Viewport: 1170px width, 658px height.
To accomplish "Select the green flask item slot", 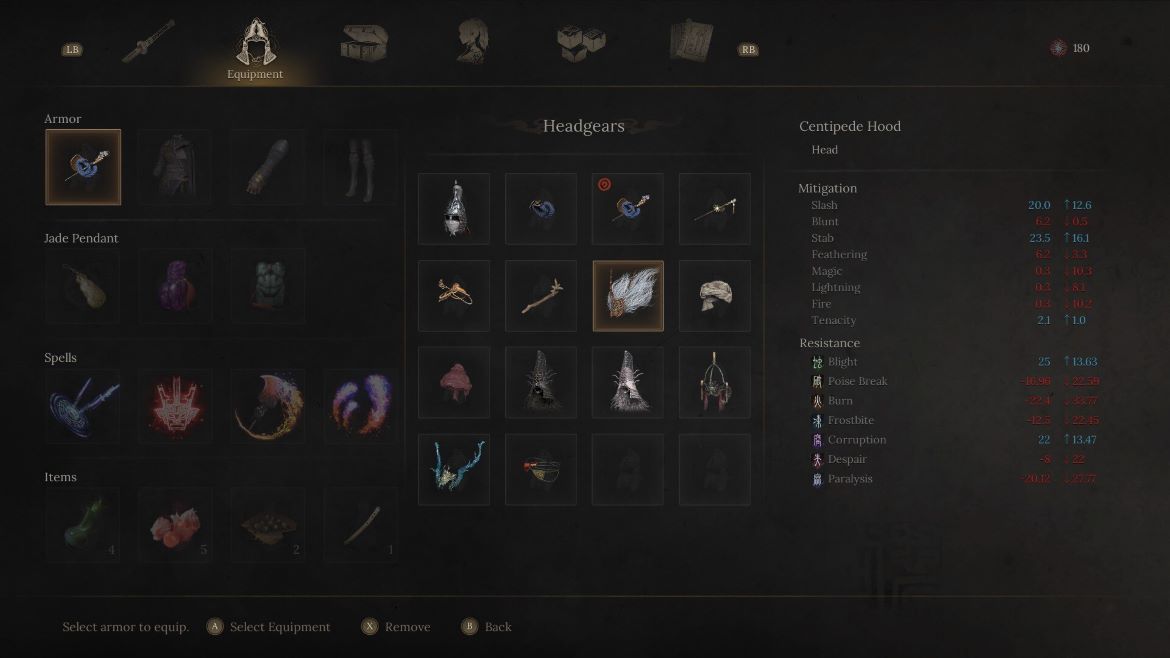I will click(x=83, y=526).
